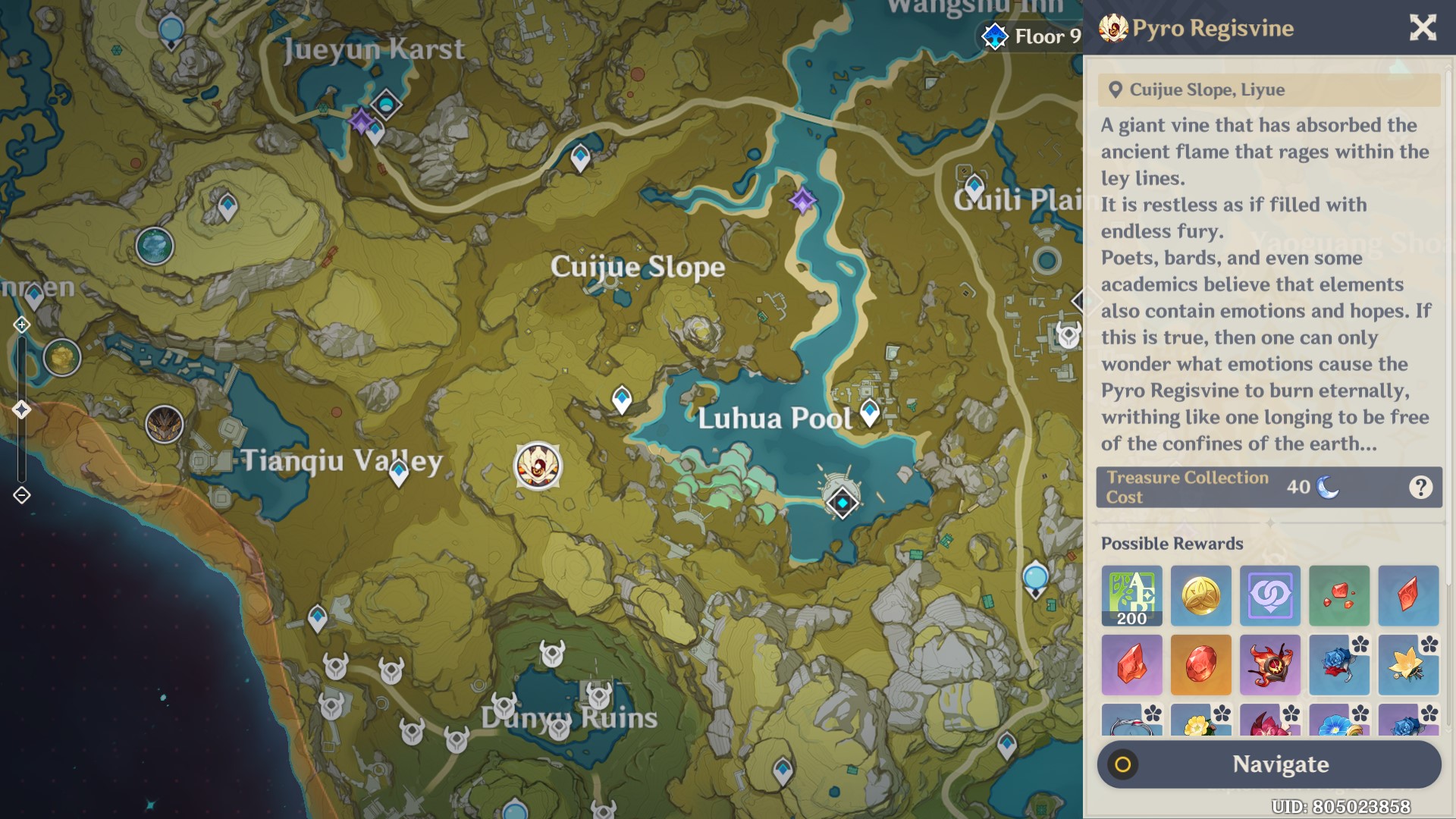This screenshot has width=1456, height=819.
Task: View the orange ruby gemstone reward
Action: (1200, 665)
